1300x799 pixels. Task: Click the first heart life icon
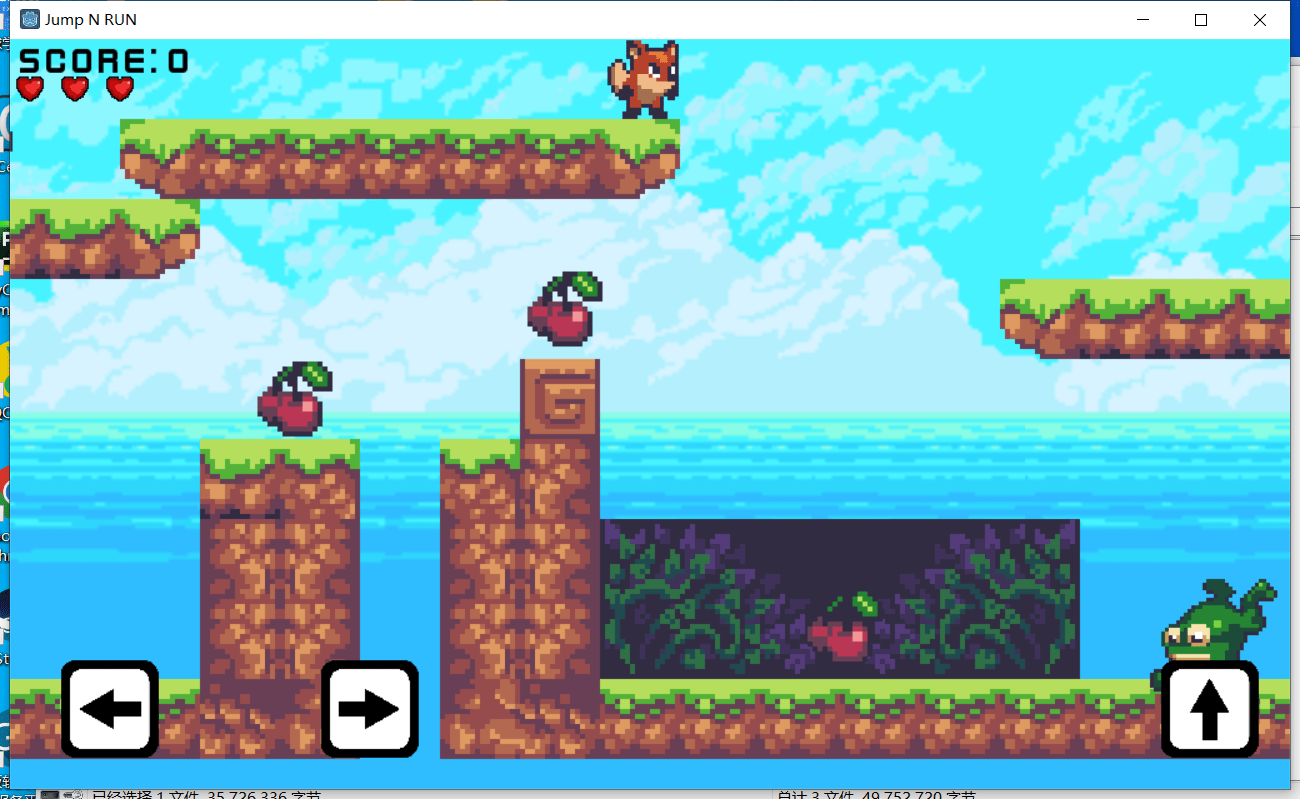tap(30, 89)
